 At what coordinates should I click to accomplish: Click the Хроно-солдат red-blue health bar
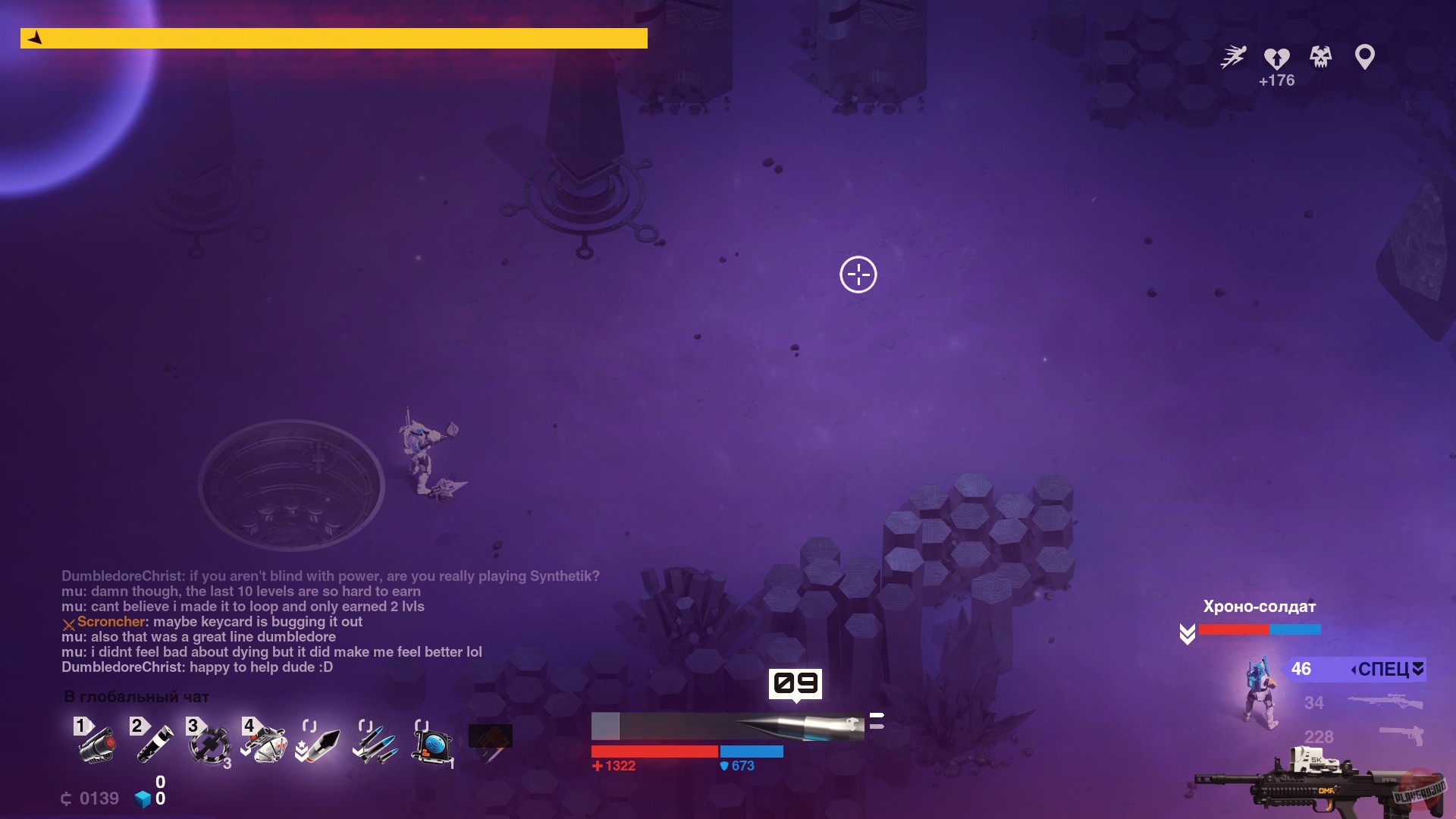(1260, 629)
